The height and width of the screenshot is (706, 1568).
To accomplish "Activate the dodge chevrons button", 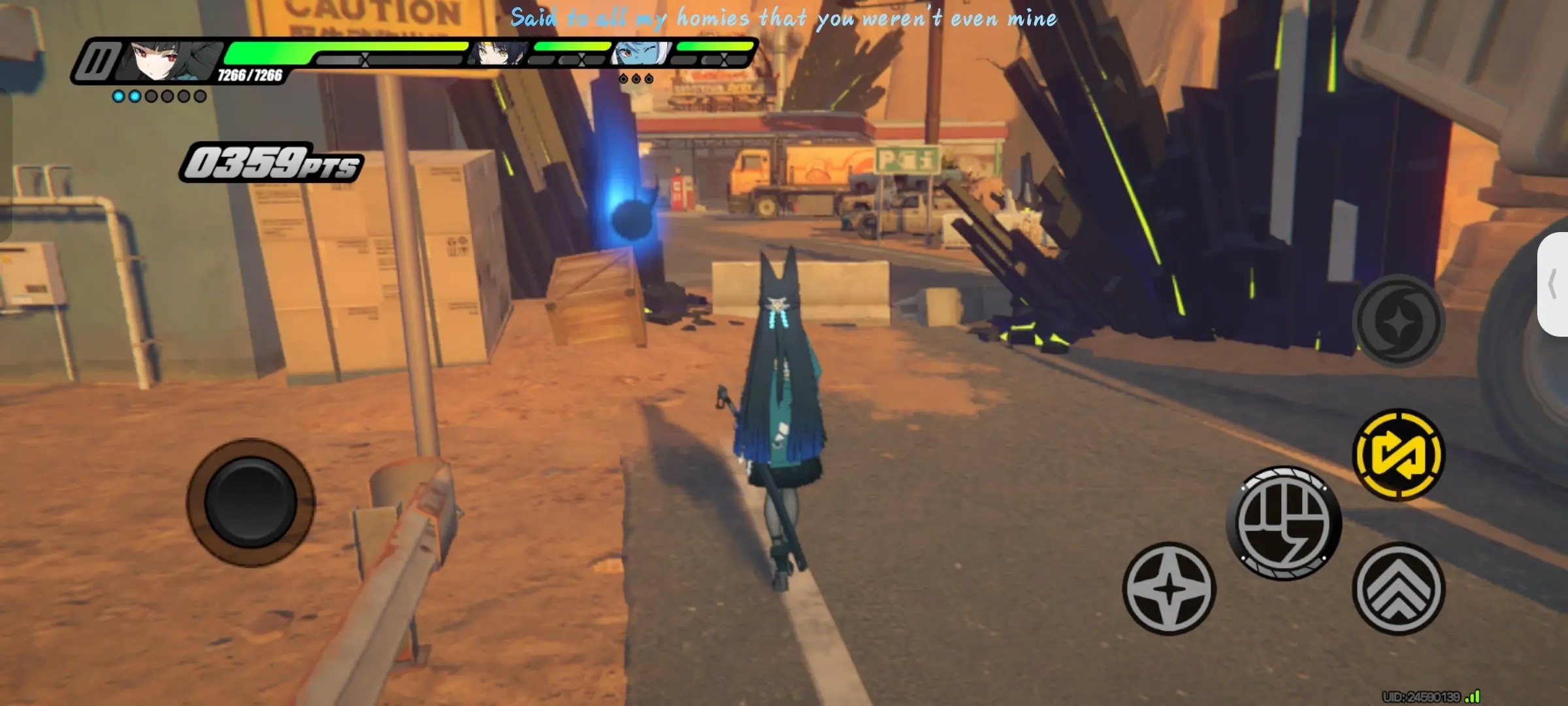I will pos(1398,588).
